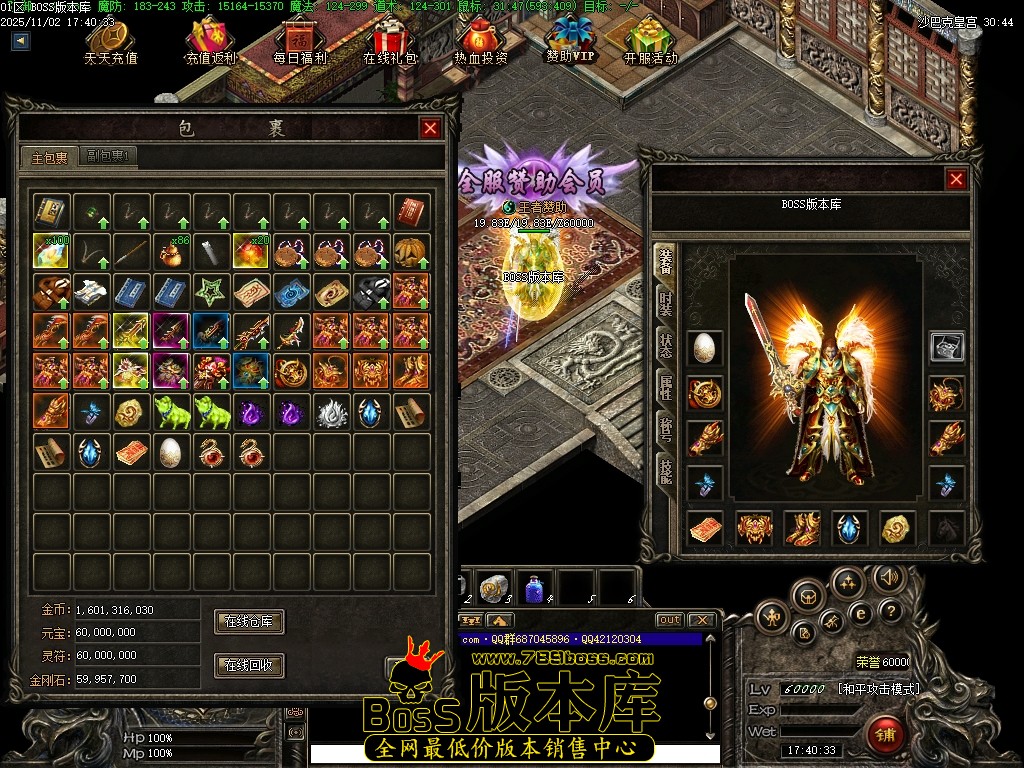
Task: Open the 天天充值 daily recharge icon
Action: pyautogui.click(x=111, y=40)
